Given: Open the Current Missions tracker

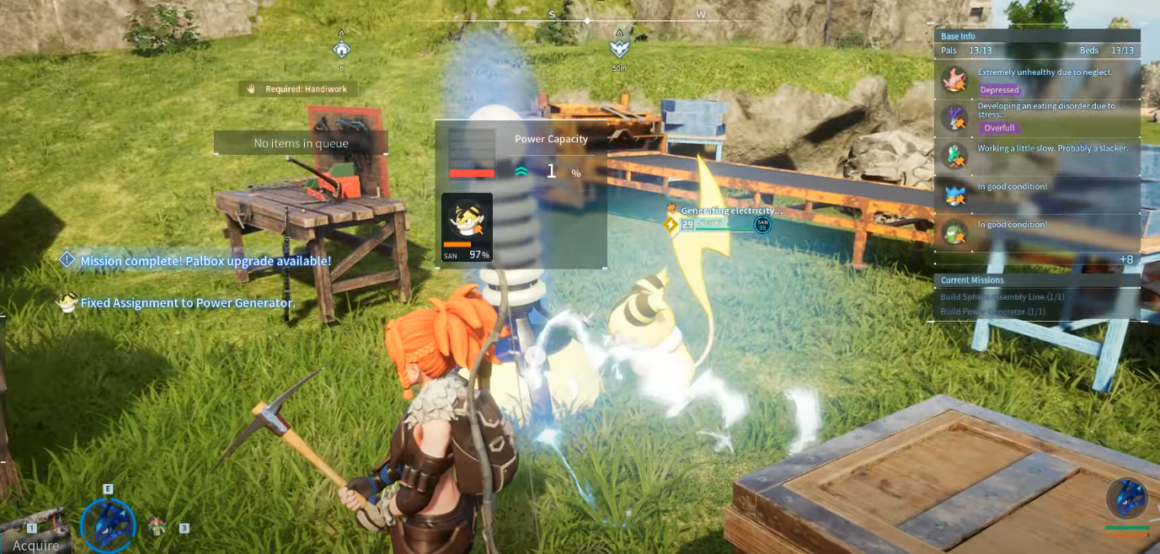Looking at the screenshot, I should point(1037,280).
